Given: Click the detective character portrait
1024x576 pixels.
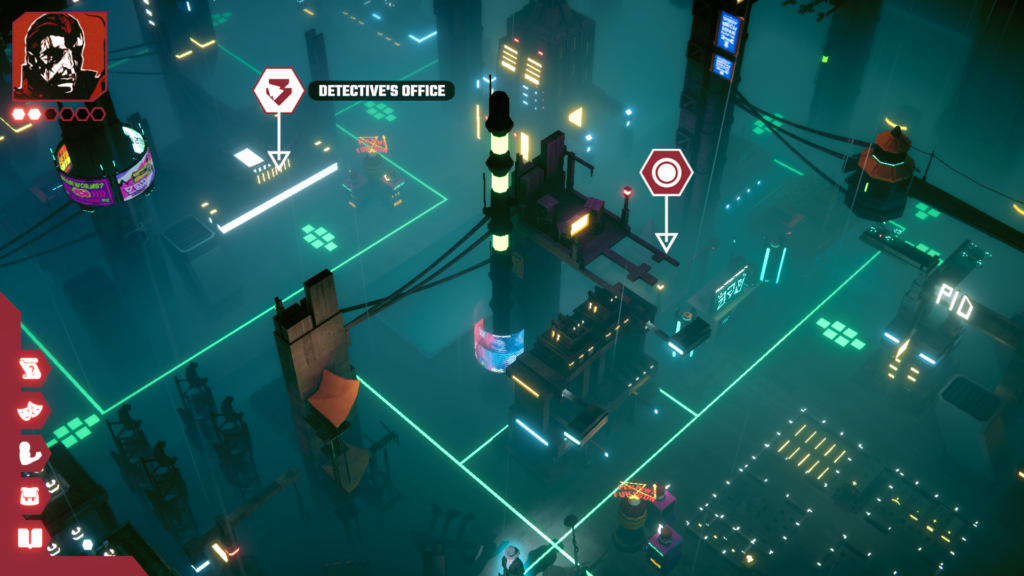Looking at the screenshot, I should [x=59, y=56].
